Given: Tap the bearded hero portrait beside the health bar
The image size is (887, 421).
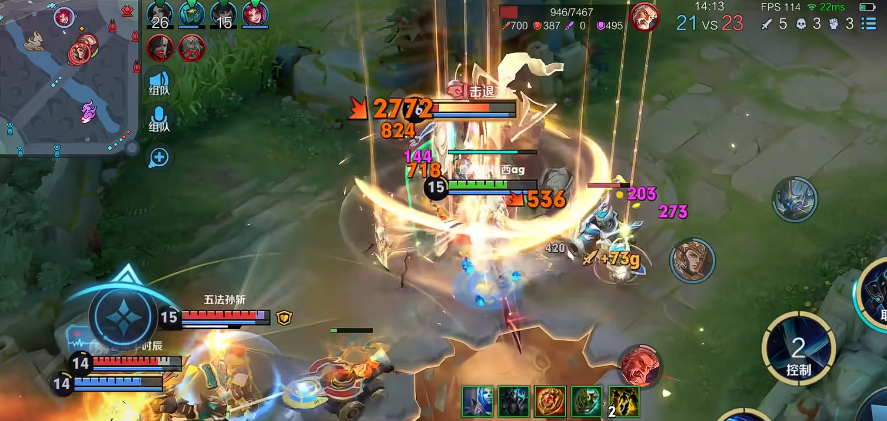Looking at the screenshot, I should [645, 16].
